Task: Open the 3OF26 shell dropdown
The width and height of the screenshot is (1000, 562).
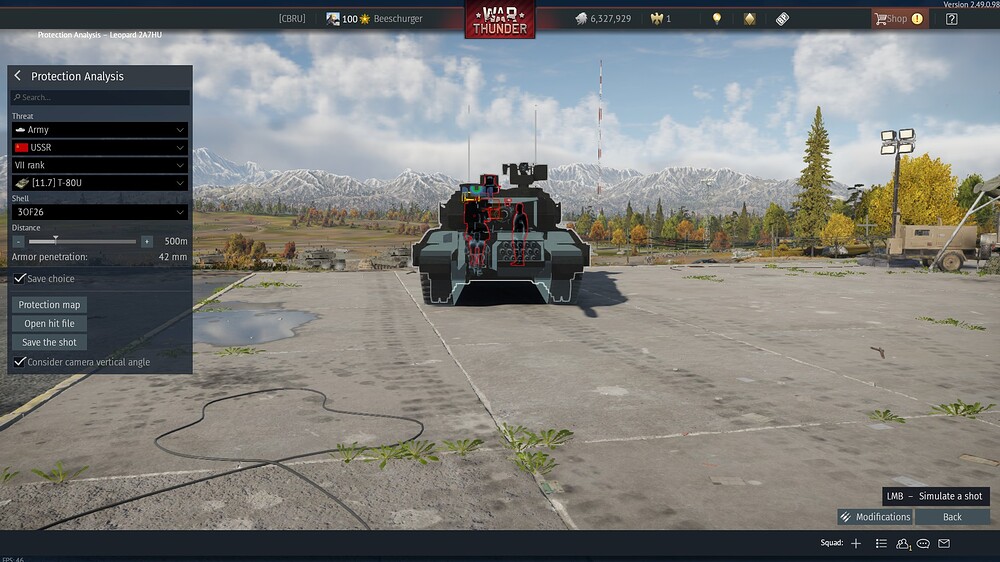Action: pos(99,212)
